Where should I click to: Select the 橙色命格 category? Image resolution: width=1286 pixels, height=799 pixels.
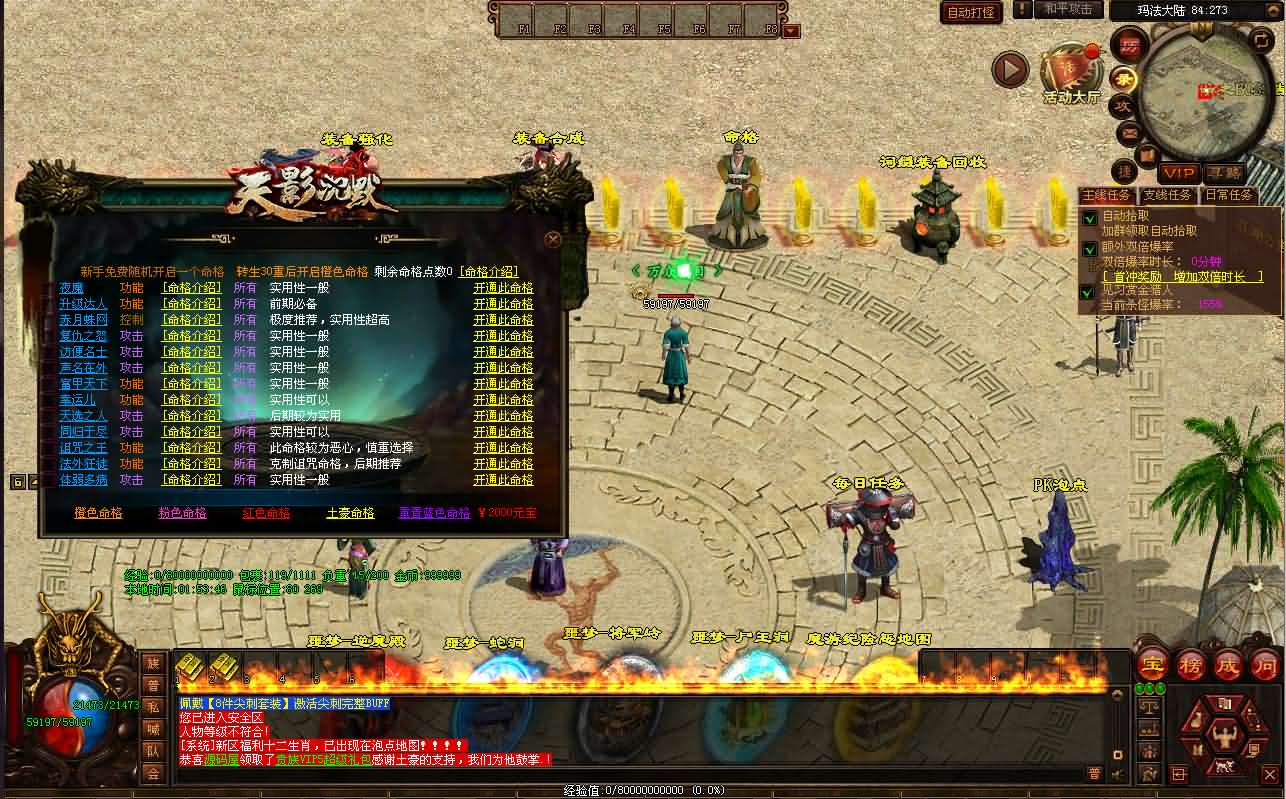98,513
